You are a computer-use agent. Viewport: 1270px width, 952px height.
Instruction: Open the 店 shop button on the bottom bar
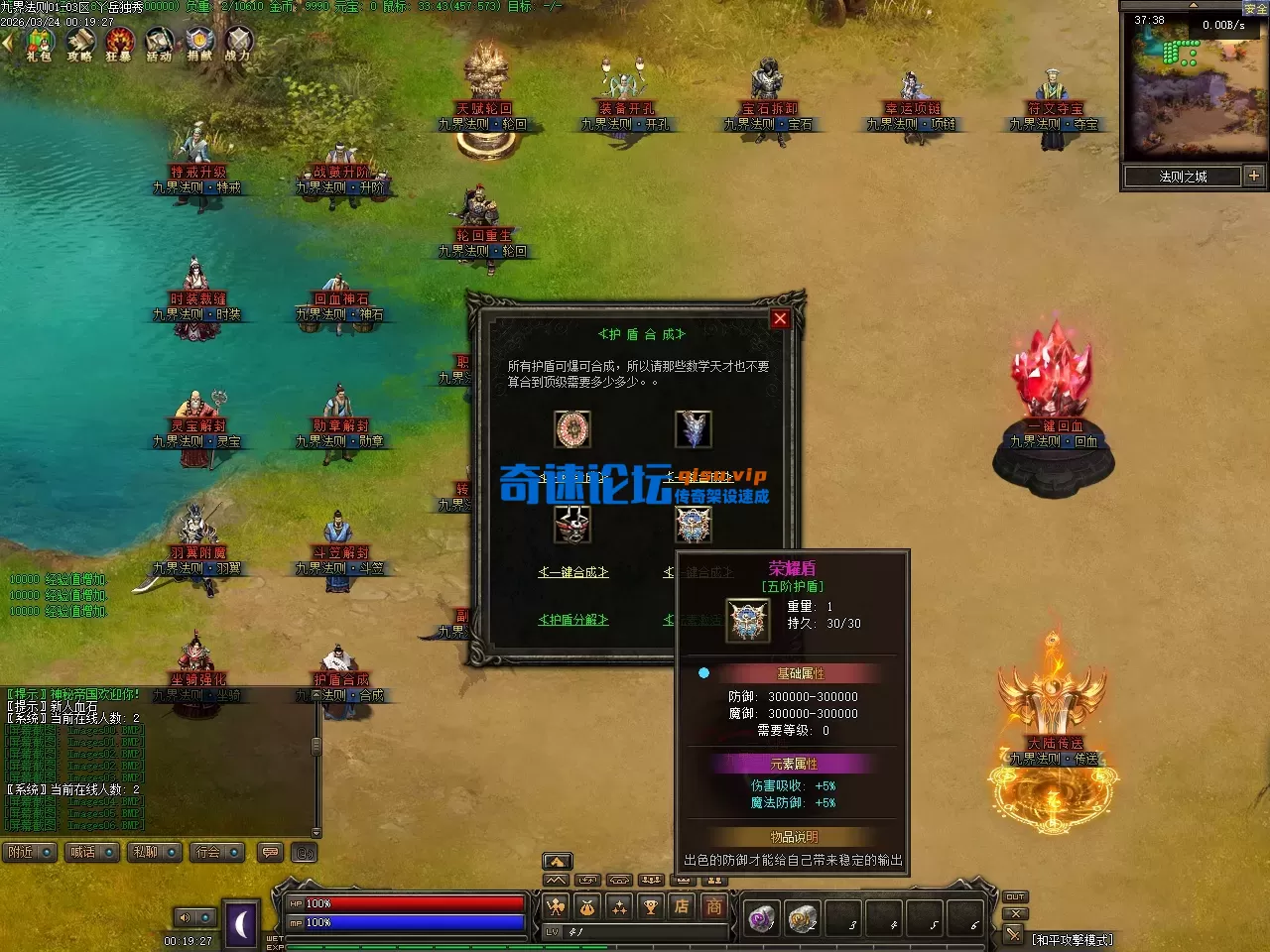tap(682, 906)
